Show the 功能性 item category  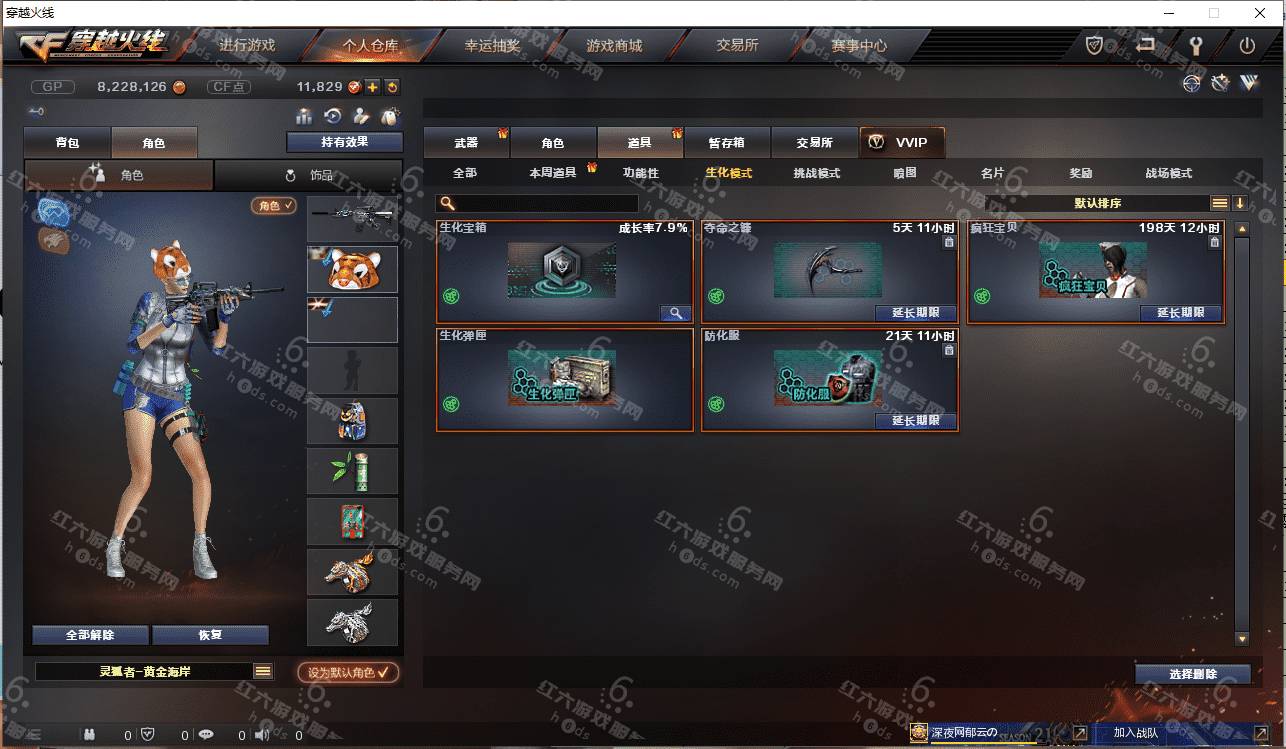641,173
